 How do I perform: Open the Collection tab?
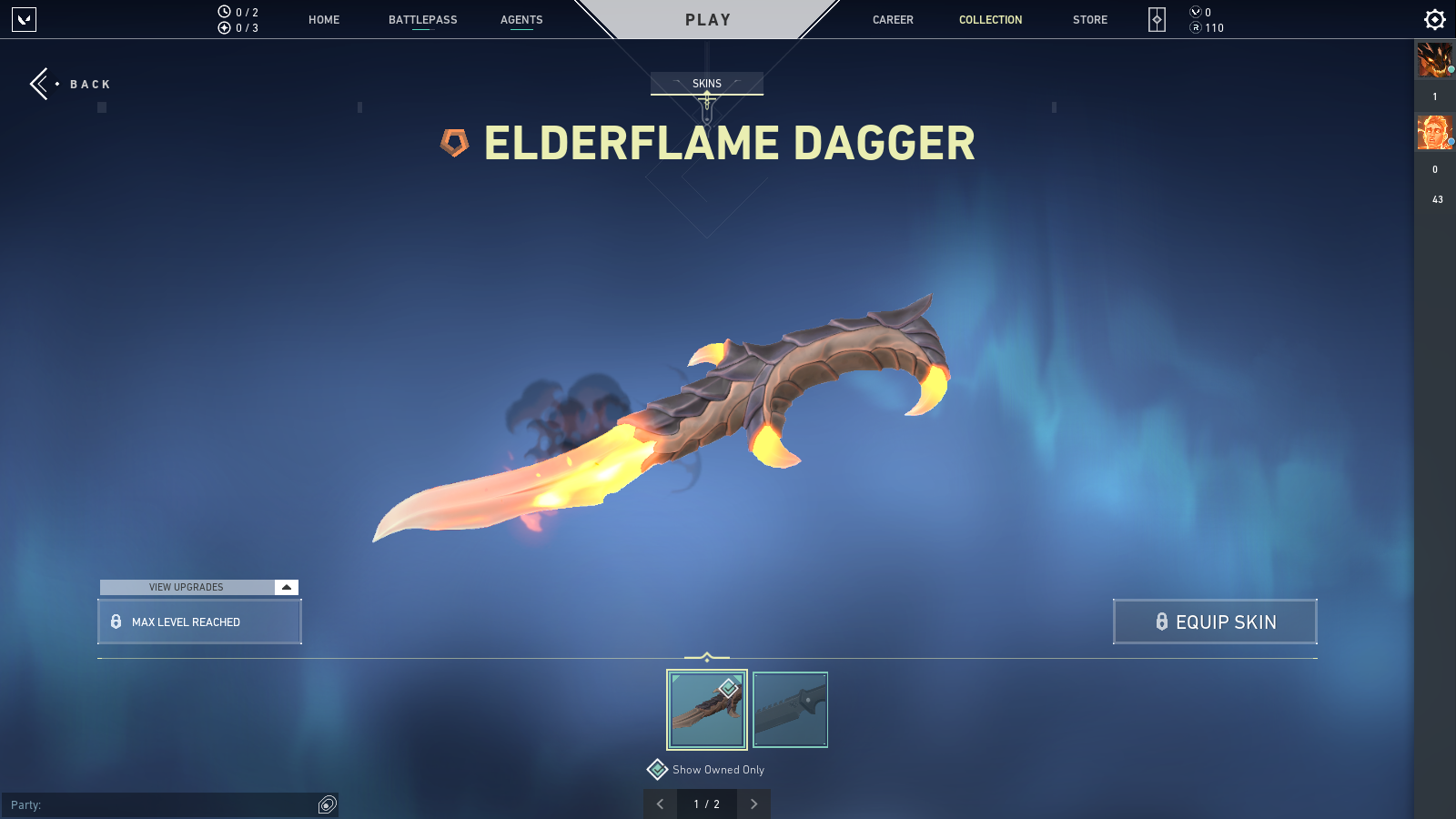990,19
